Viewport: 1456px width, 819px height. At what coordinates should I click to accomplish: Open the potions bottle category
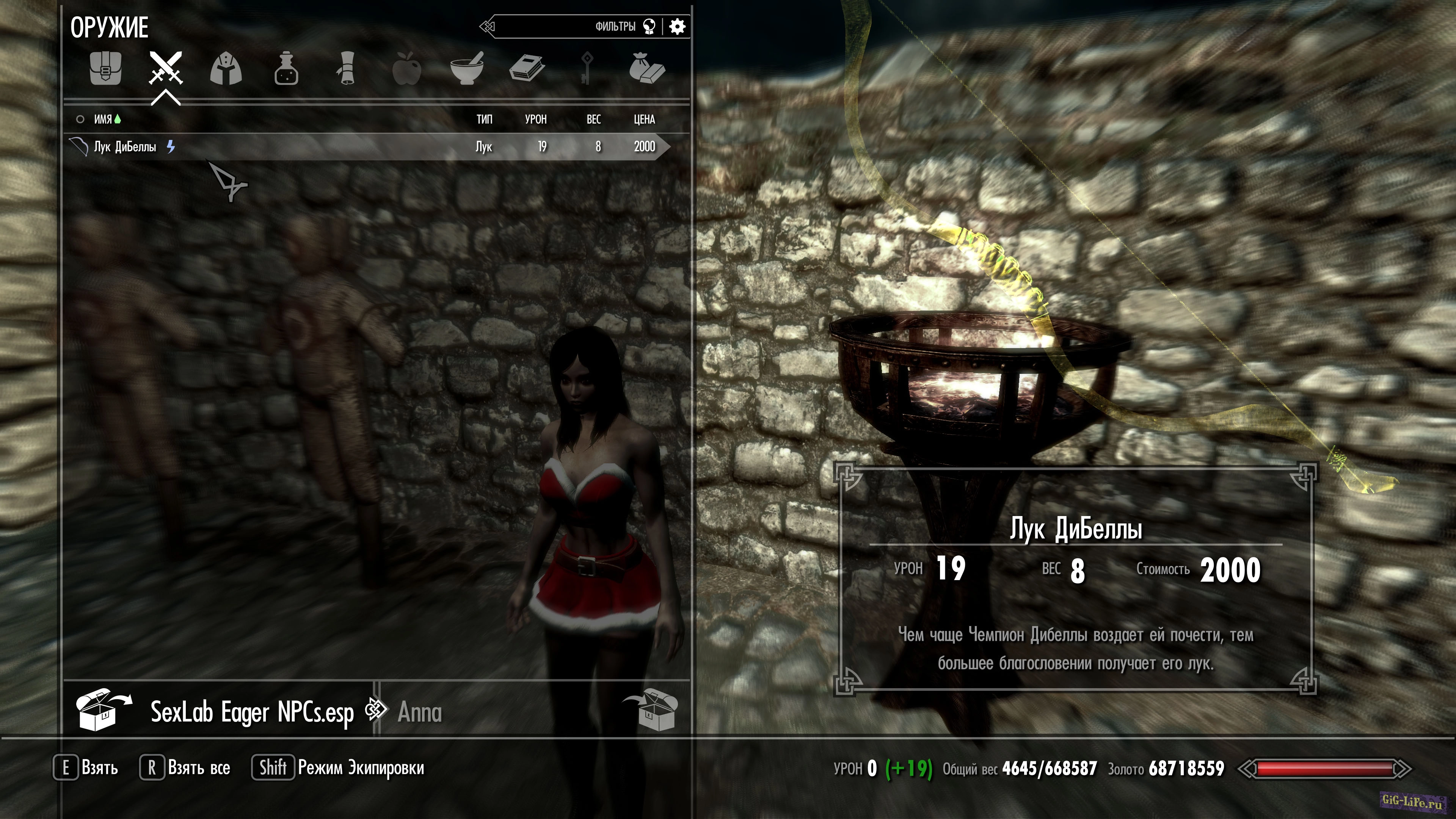[286, 69]
